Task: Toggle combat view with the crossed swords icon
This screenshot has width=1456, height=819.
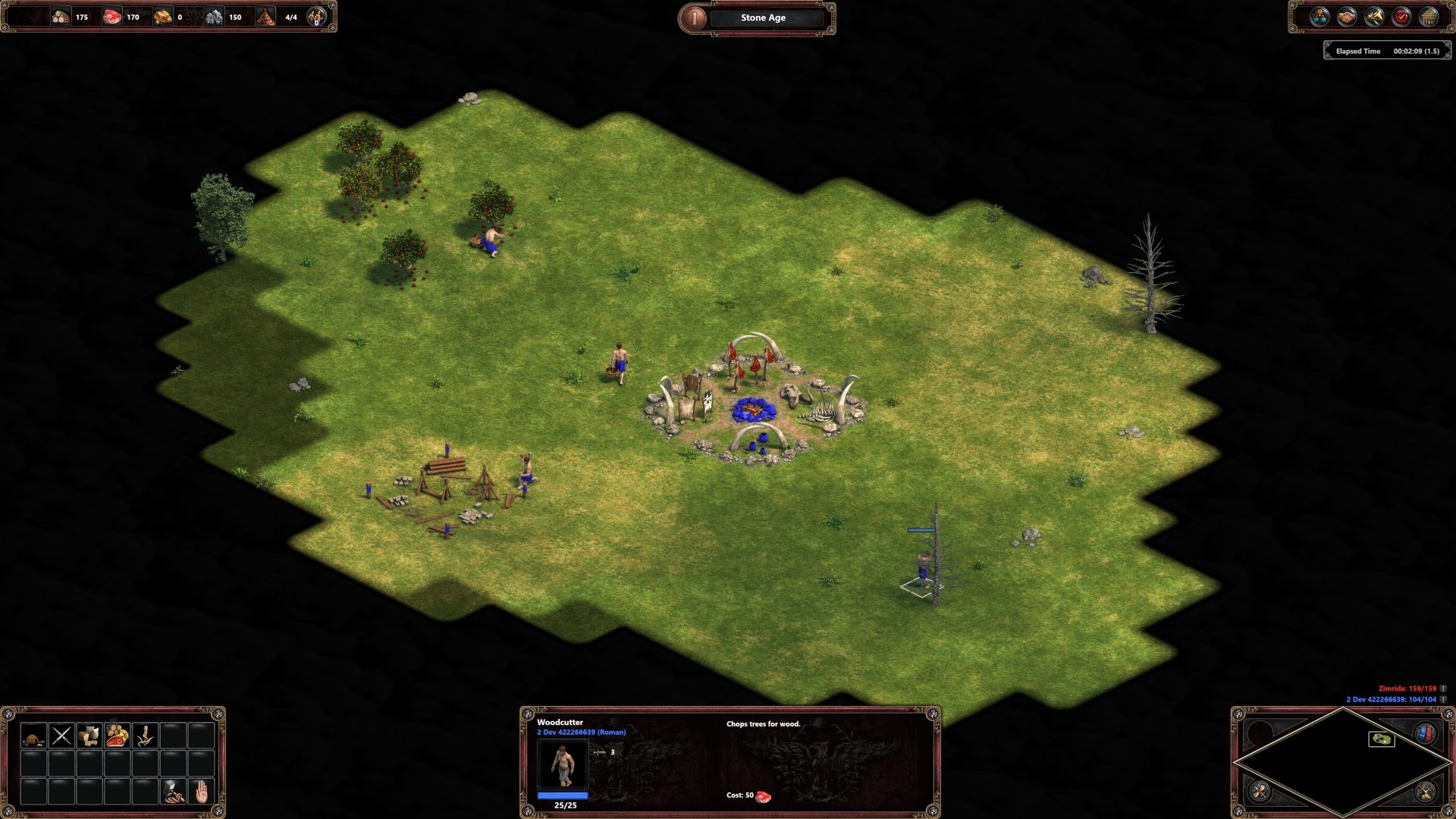Action: point(1425,792)
